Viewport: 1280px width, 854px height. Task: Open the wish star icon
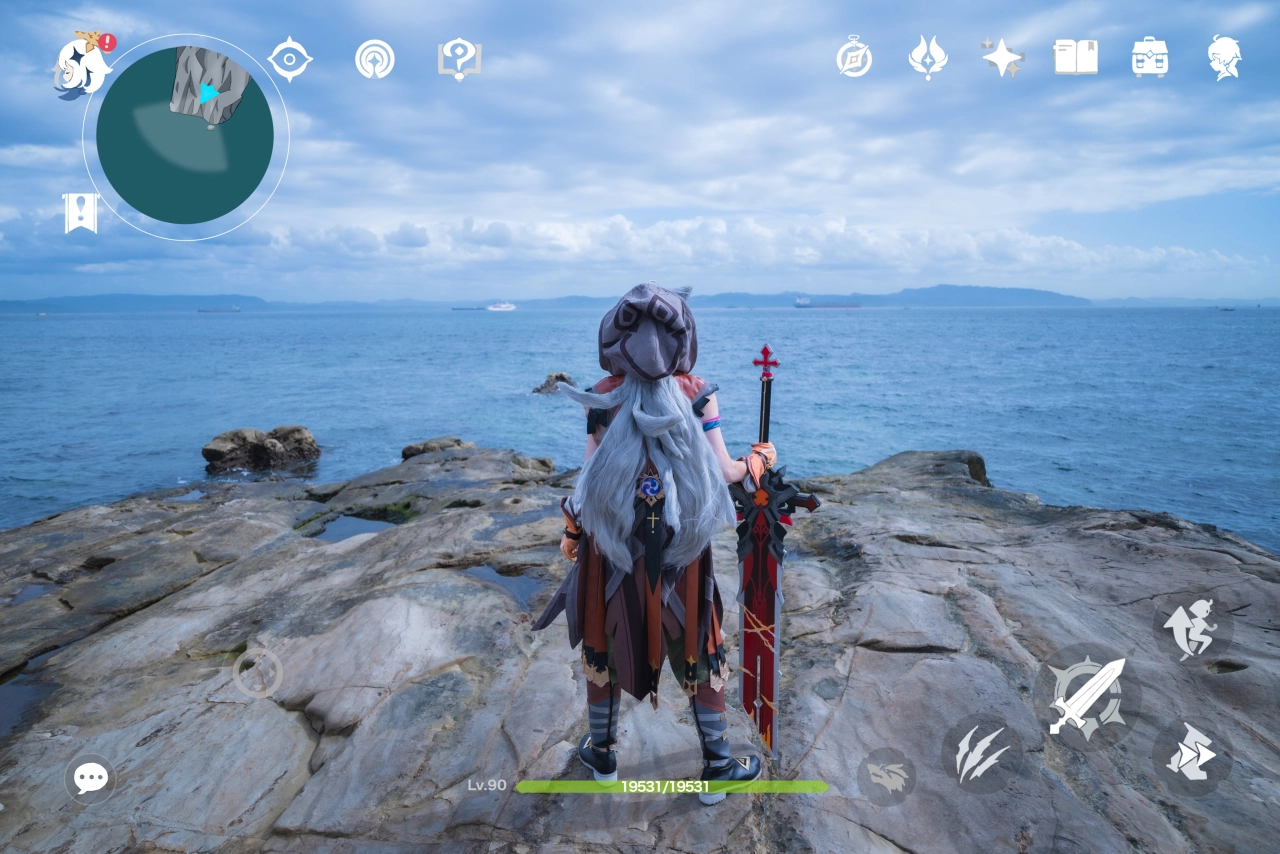1002,57
